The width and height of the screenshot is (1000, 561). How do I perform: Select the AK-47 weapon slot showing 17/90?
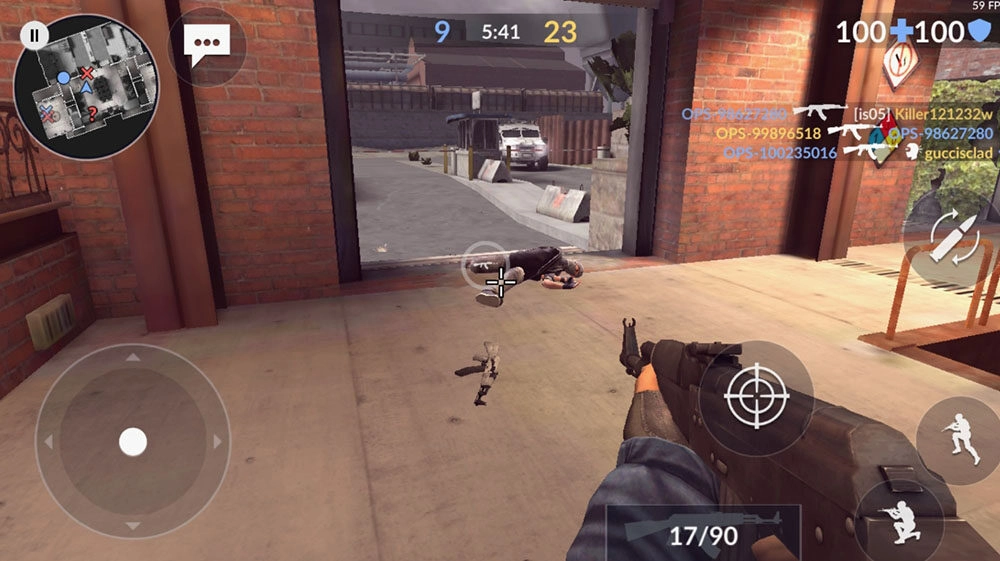pos(703,532)
